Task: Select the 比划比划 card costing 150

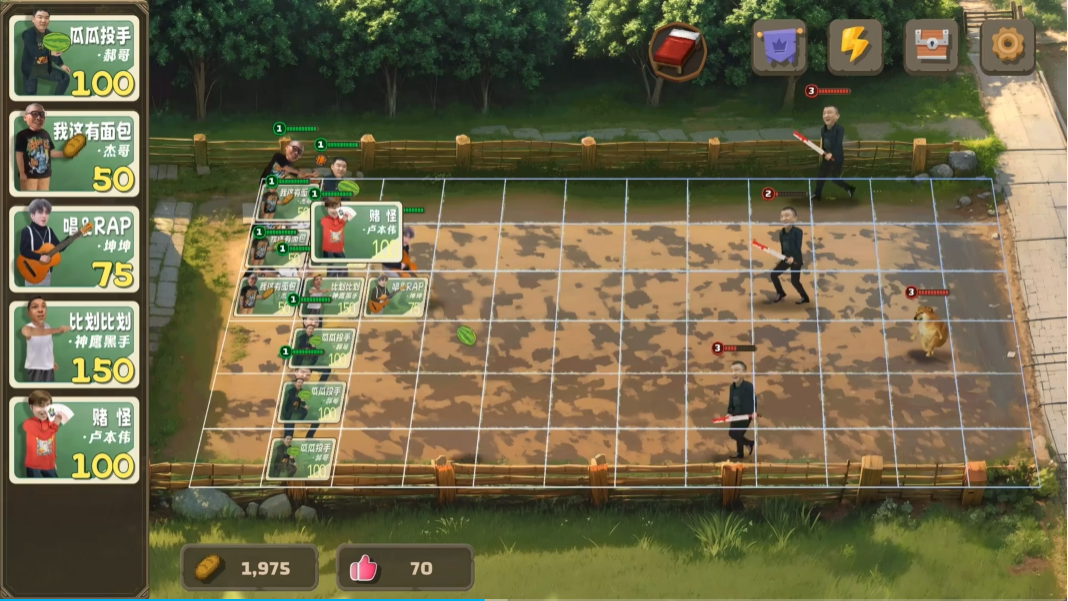Action: [x=75, y=345]
